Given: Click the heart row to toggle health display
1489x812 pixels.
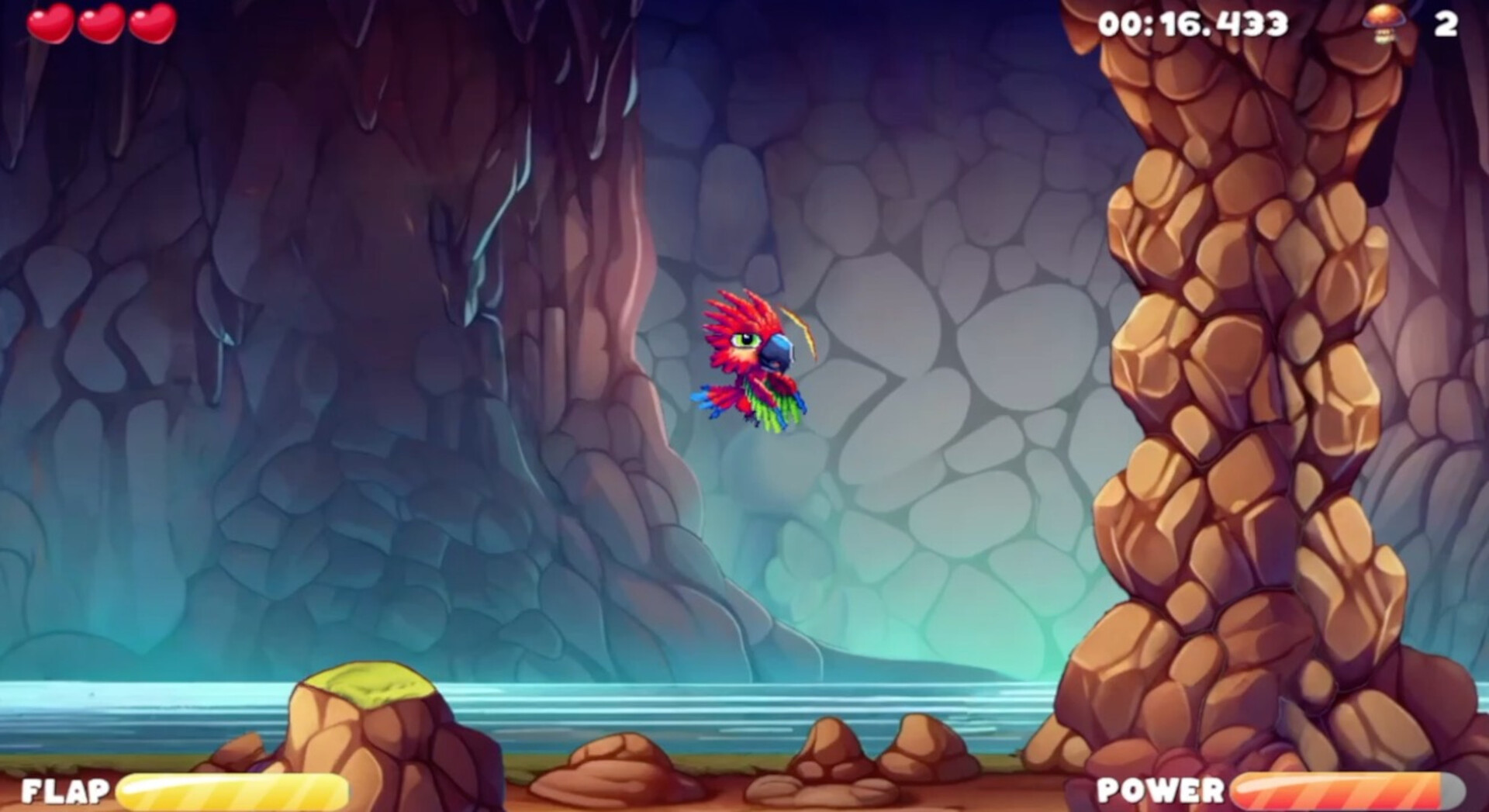Looking at the screenshot, I should (103, 23).
